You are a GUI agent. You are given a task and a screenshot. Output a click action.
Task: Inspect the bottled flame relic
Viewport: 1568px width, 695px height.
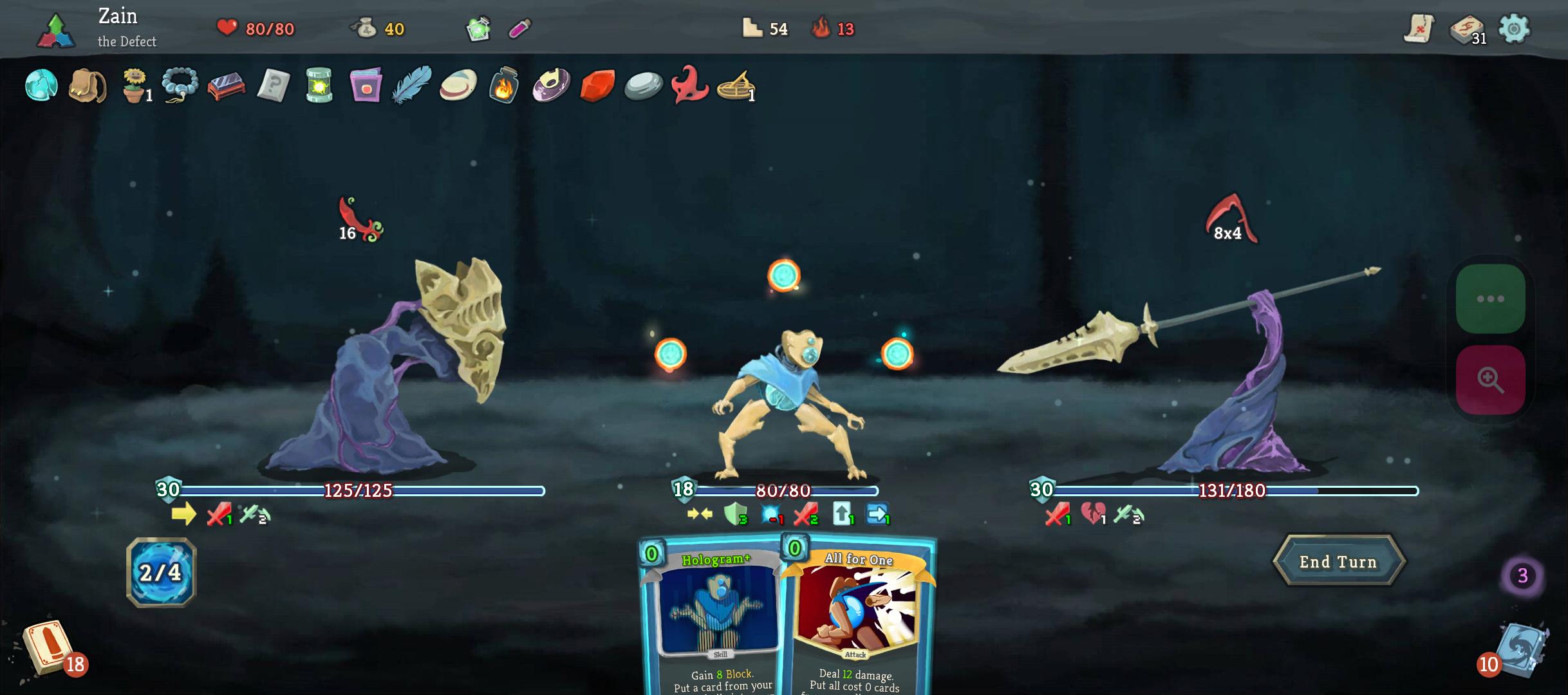pos(503,86)
